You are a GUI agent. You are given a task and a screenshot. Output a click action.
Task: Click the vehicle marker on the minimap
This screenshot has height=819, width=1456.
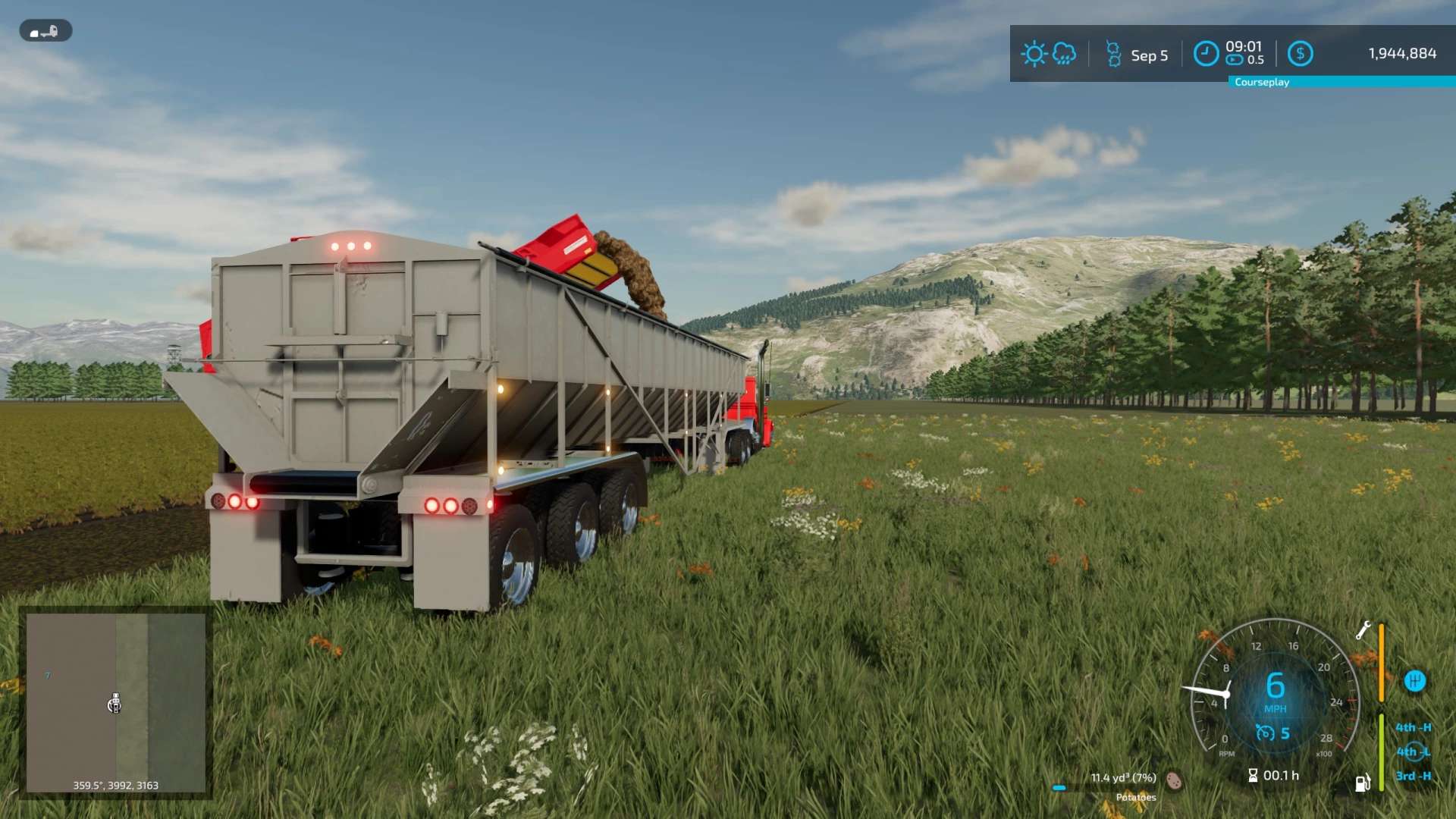[x=115, y=704]
